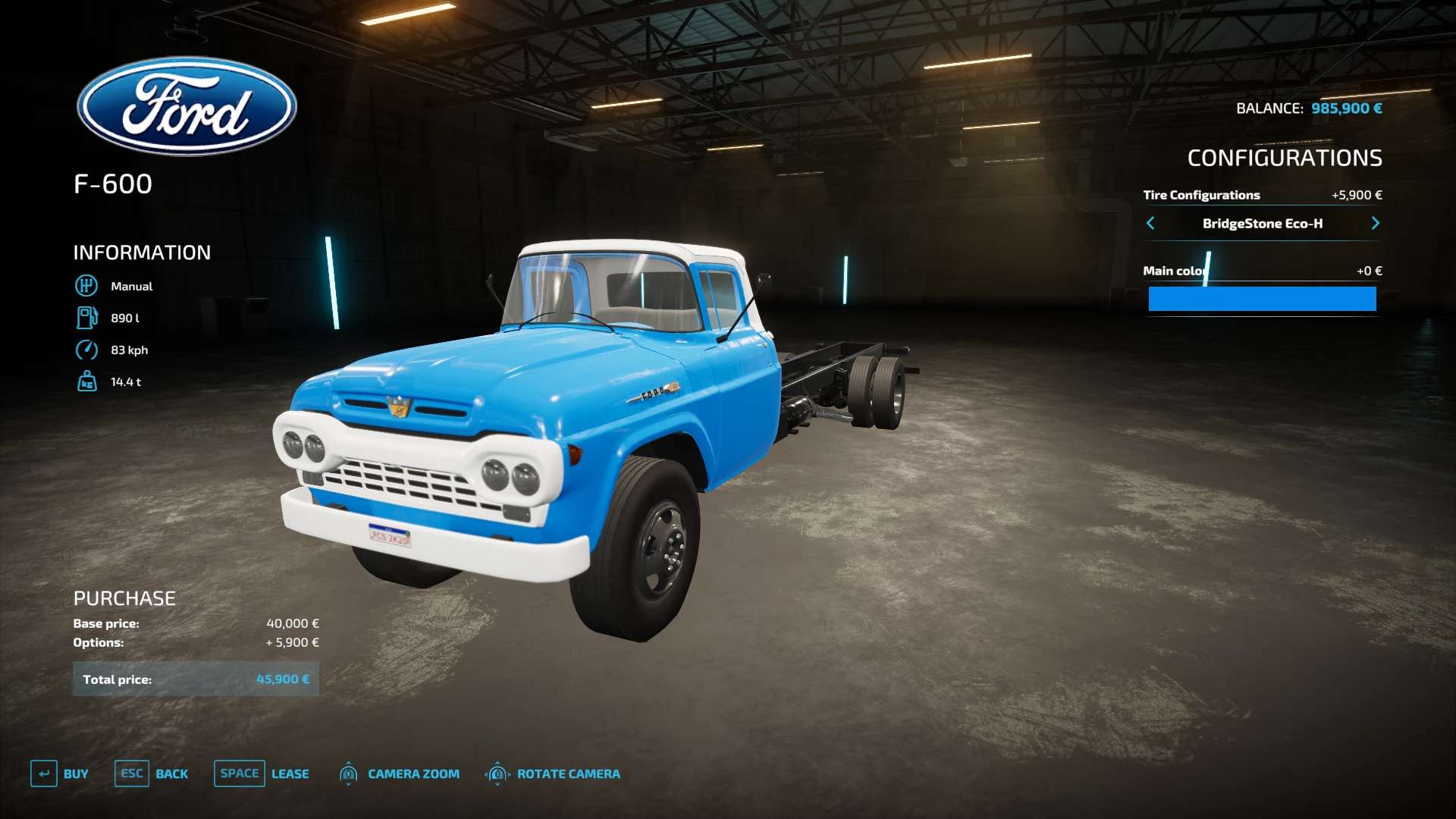
Task: Buy the Ford F-600
Action: [60, 773]
